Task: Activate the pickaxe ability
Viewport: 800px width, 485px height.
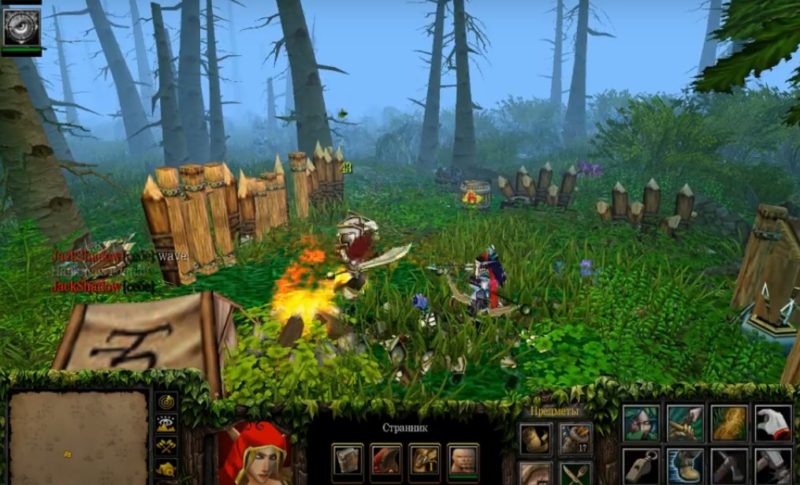Action: pyautogui.click(x=729, y=466)
